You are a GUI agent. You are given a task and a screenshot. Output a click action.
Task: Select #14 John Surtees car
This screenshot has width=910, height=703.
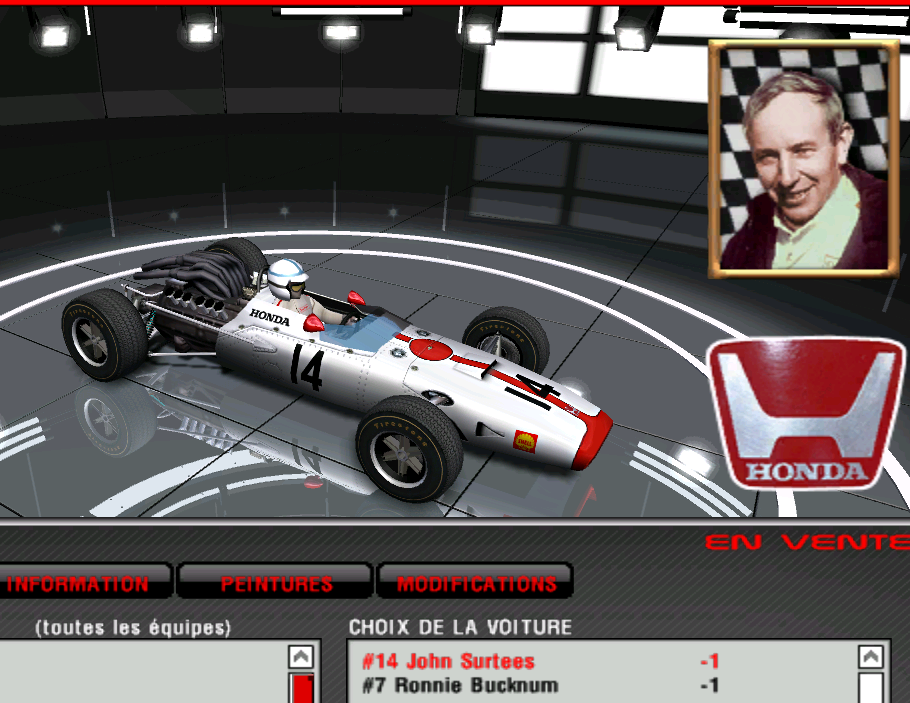tap(449, 661)
